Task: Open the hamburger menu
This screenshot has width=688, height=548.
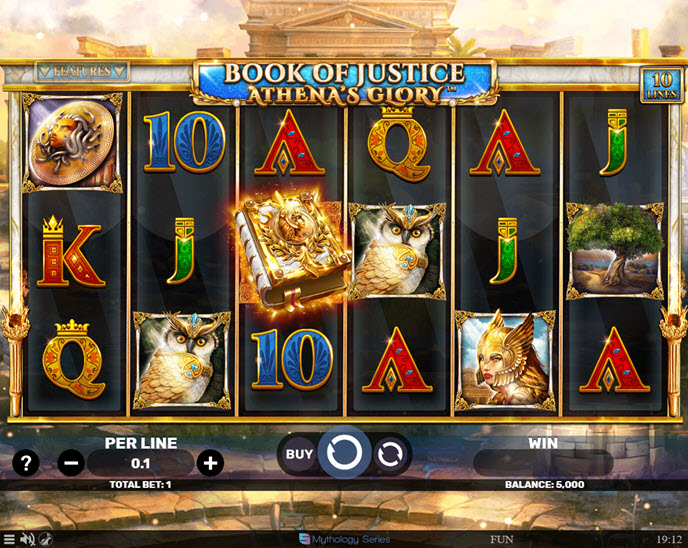Action: [x=9, y=540]
